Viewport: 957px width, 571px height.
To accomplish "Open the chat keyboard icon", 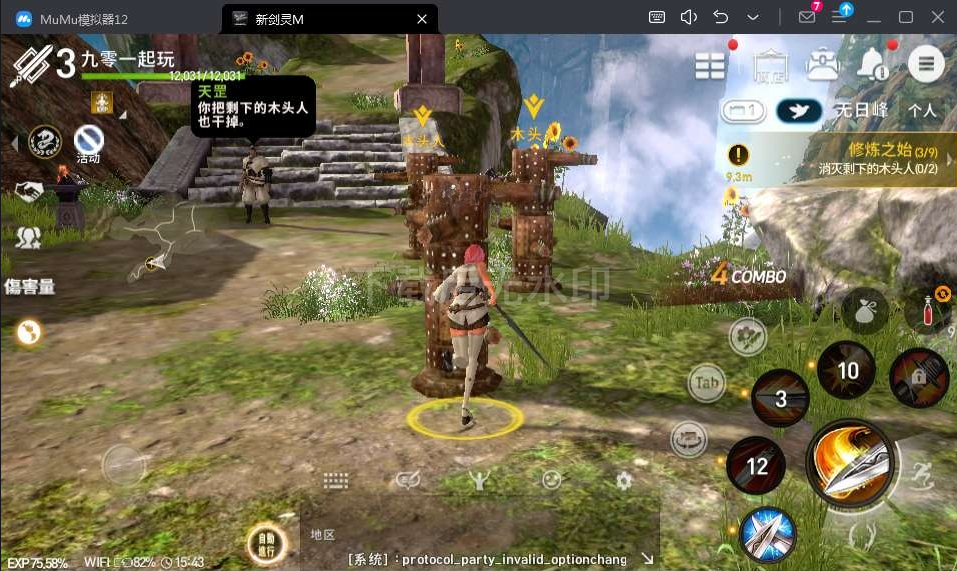I will tap(336, 481).
